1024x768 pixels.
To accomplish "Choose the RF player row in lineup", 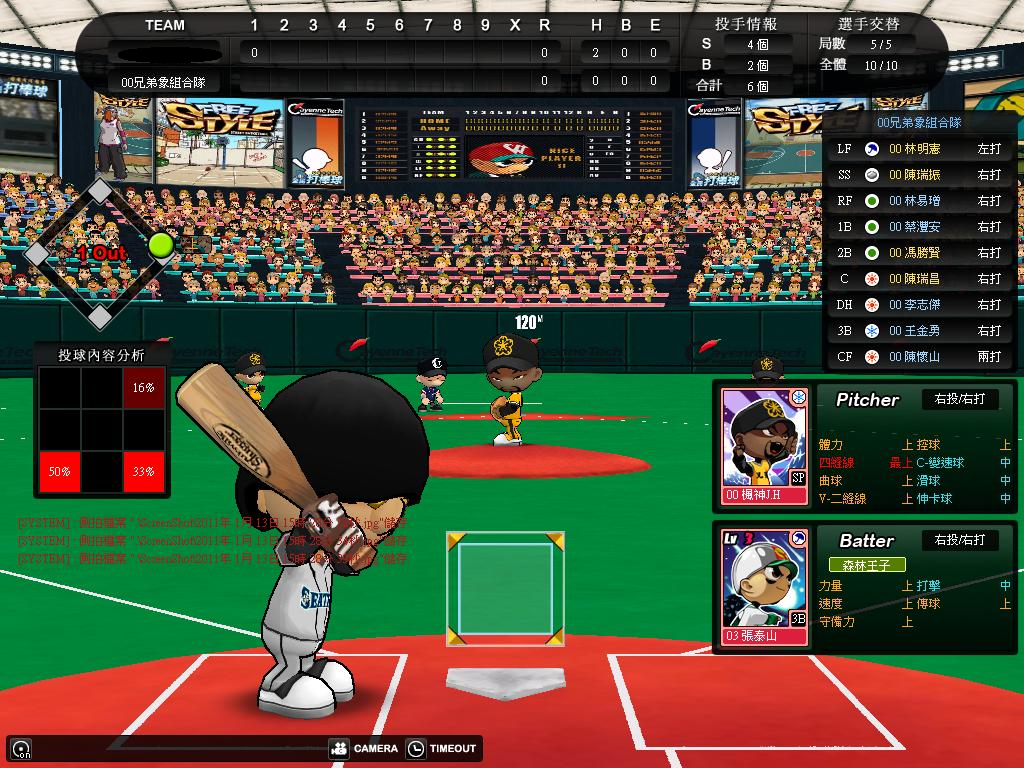I will [x=918, y=201].
